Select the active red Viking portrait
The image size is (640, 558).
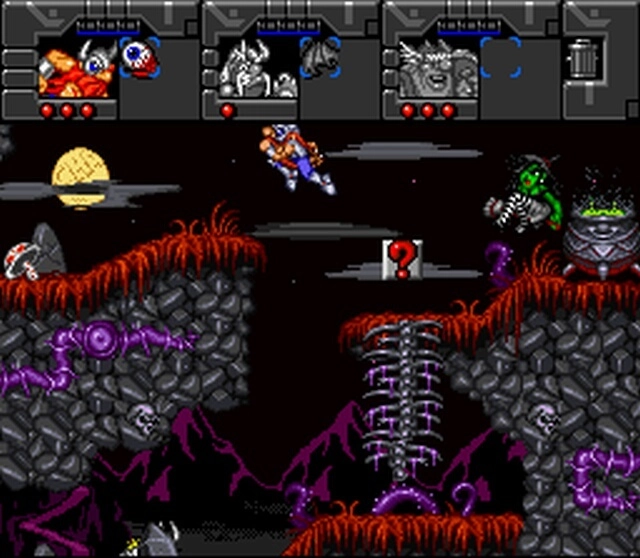(78, 68)
